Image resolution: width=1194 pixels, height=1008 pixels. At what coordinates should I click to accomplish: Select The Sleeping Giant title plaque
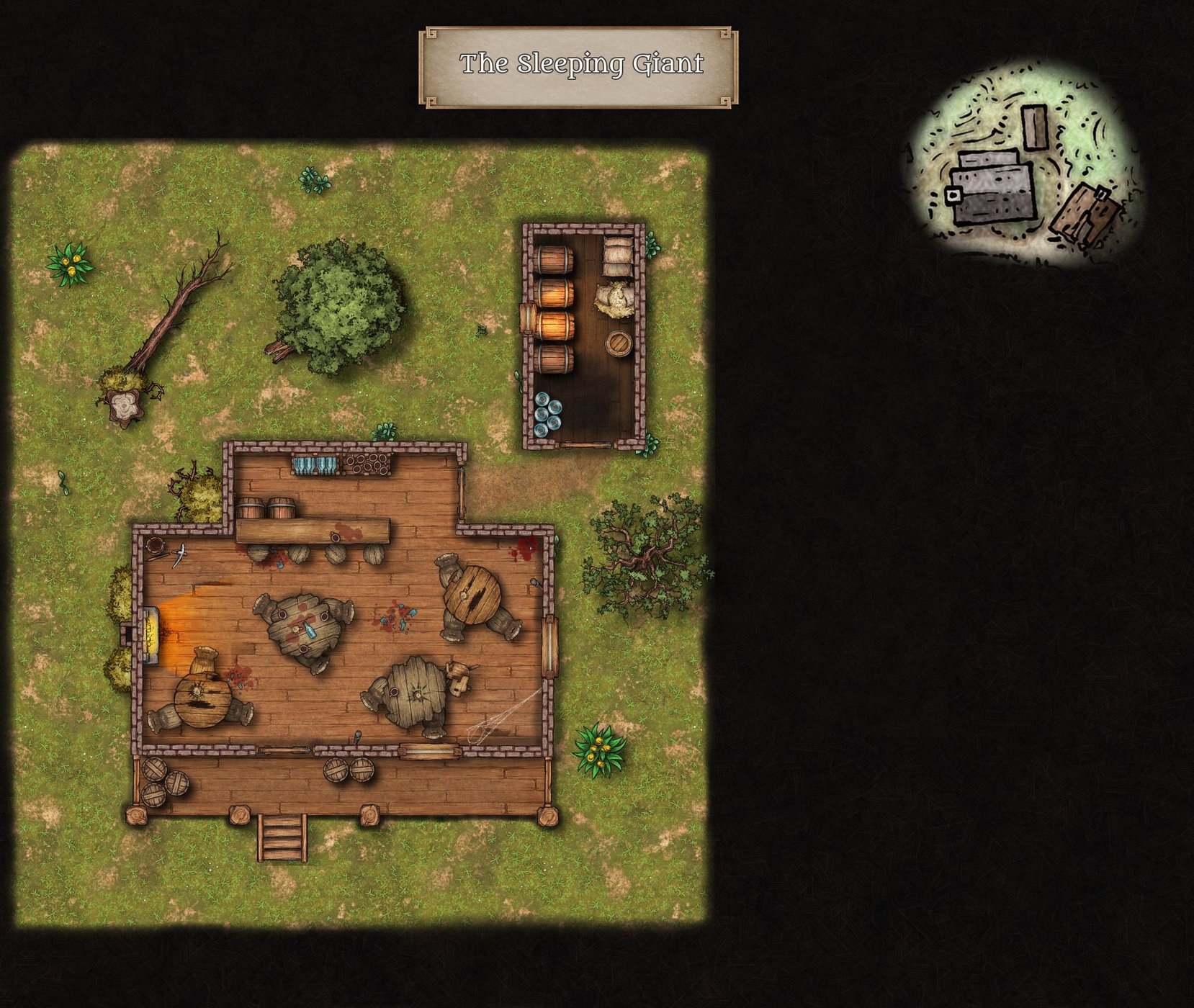click(x=578, y=66)
